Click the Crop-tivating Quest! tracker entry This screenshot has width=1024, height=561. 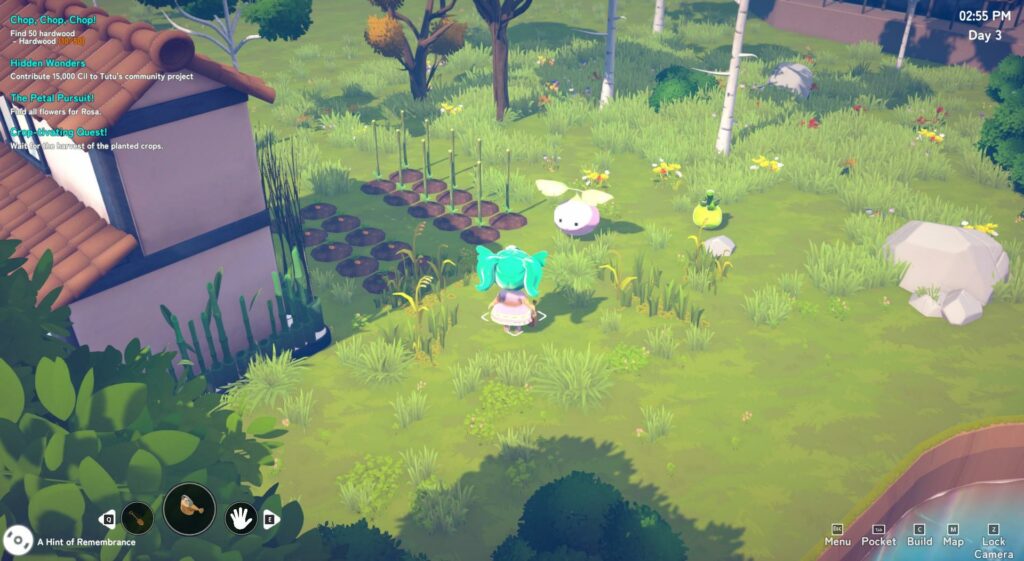59,133
